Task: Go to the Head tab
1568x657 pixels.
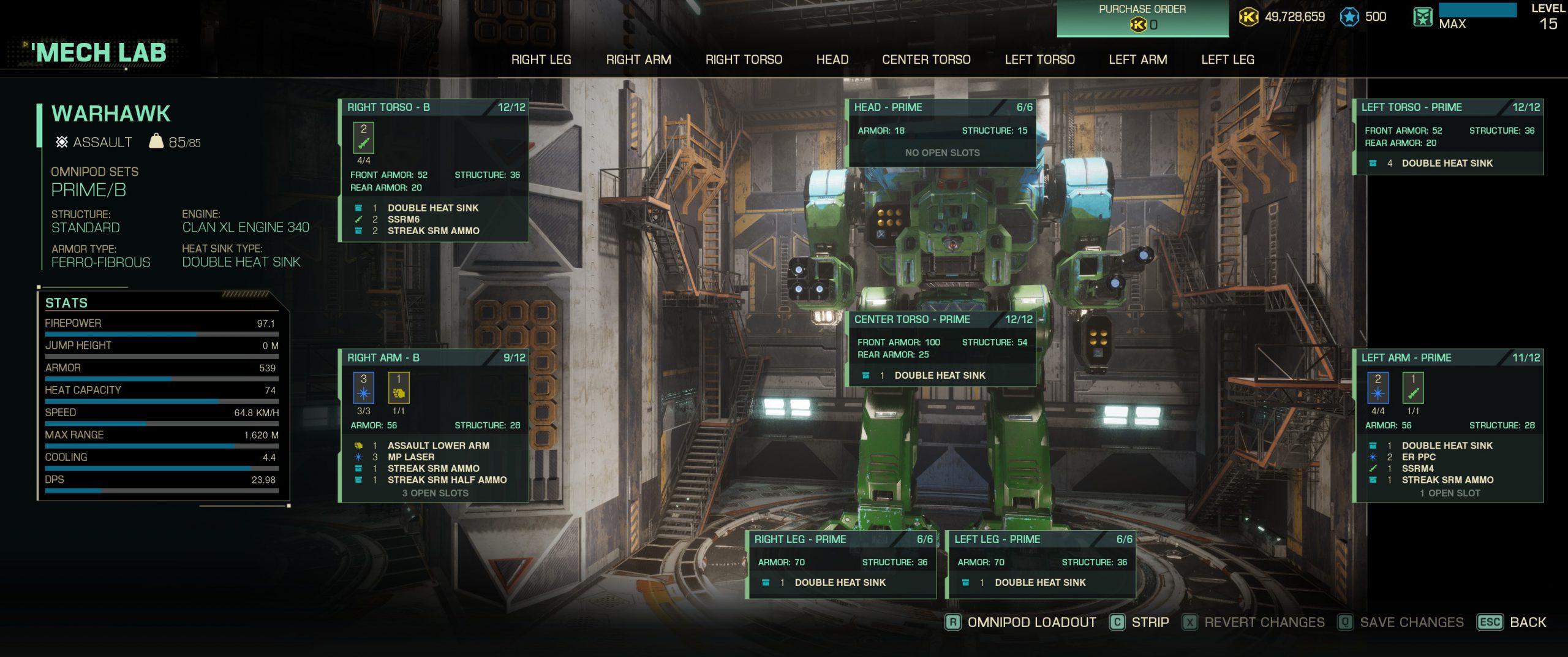Action: point(832,59)
